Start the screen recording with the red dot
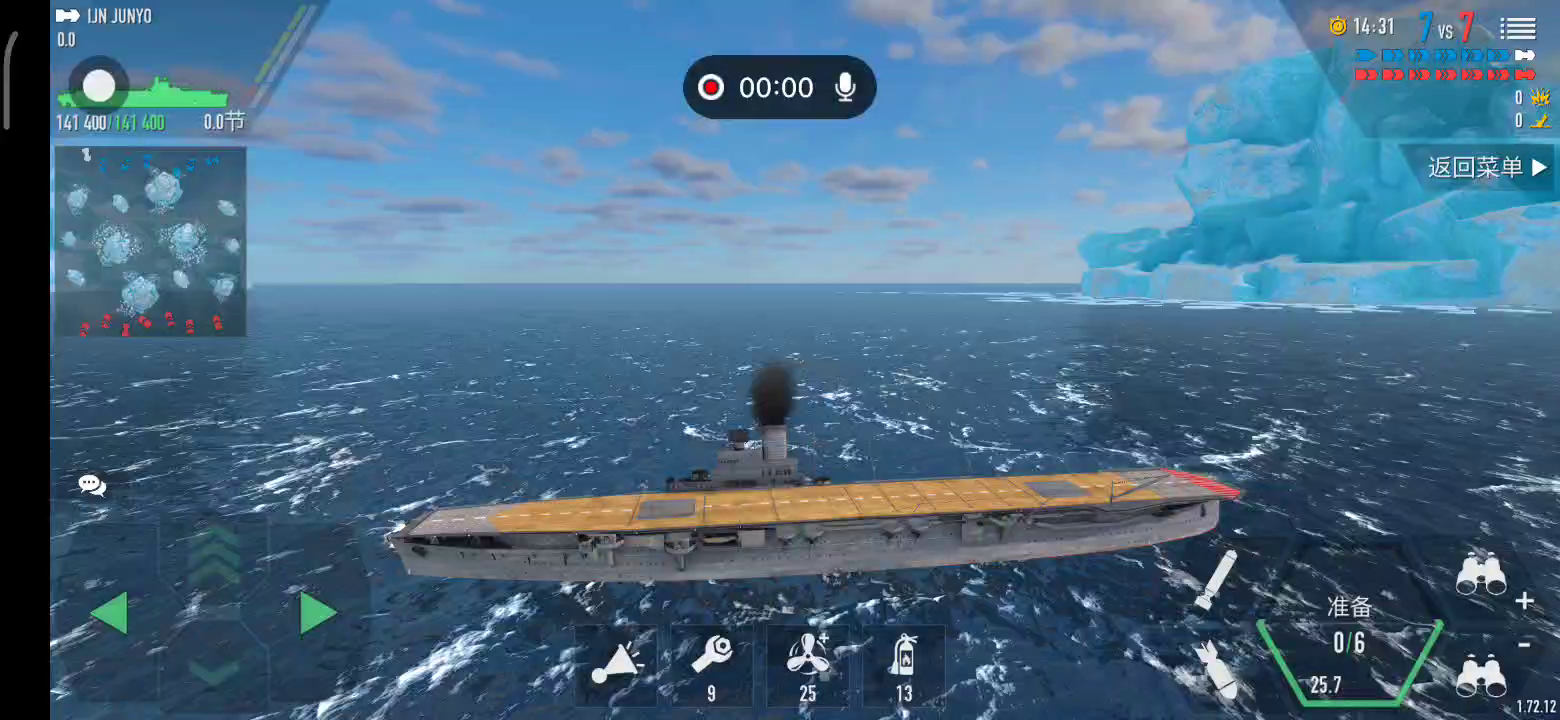Screen dimensions: 1560x720 tap(711, 88)
